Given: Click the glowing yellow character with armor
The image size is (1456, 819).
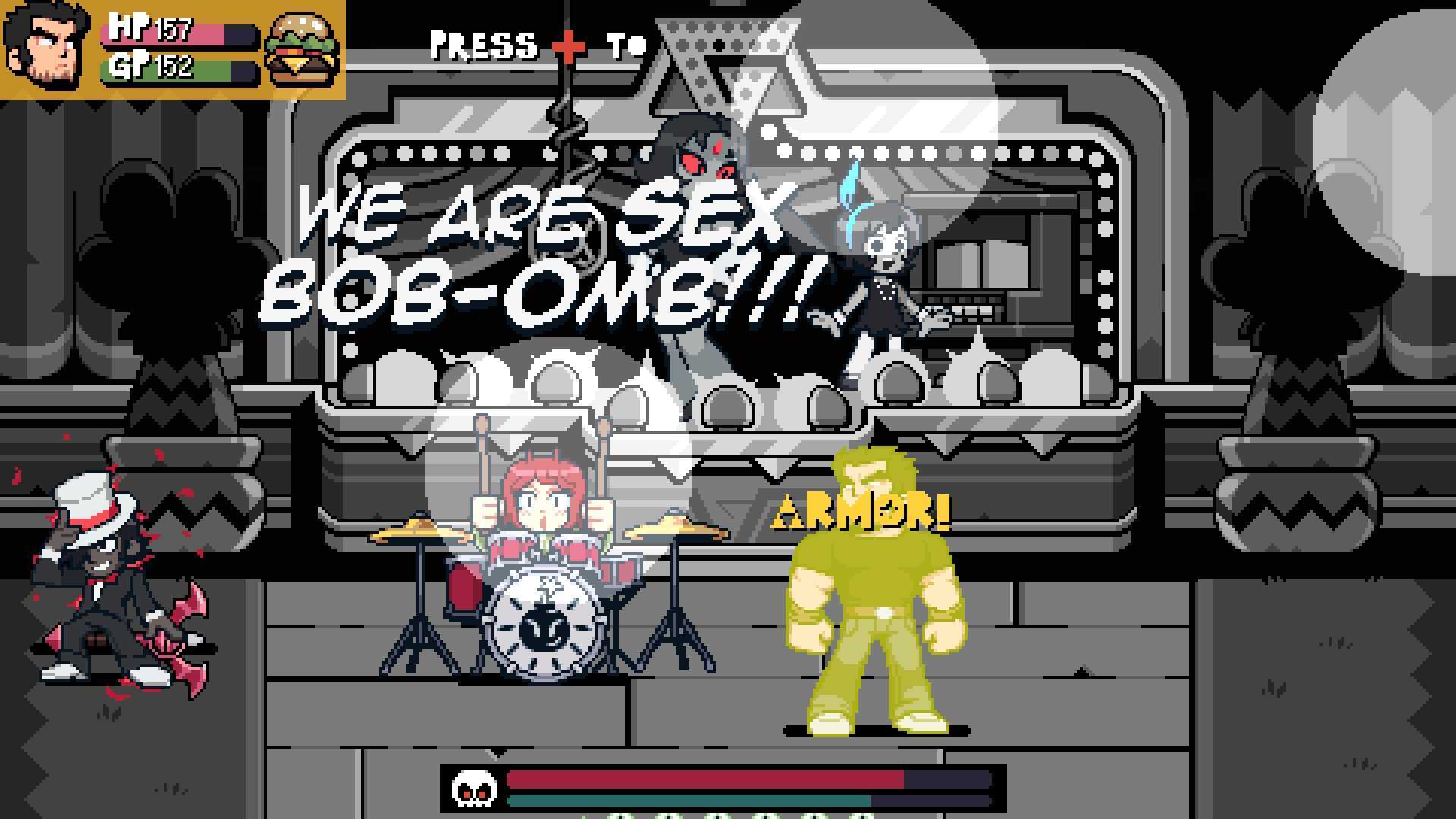Looking at the screenshot, I should pos(872,599).
